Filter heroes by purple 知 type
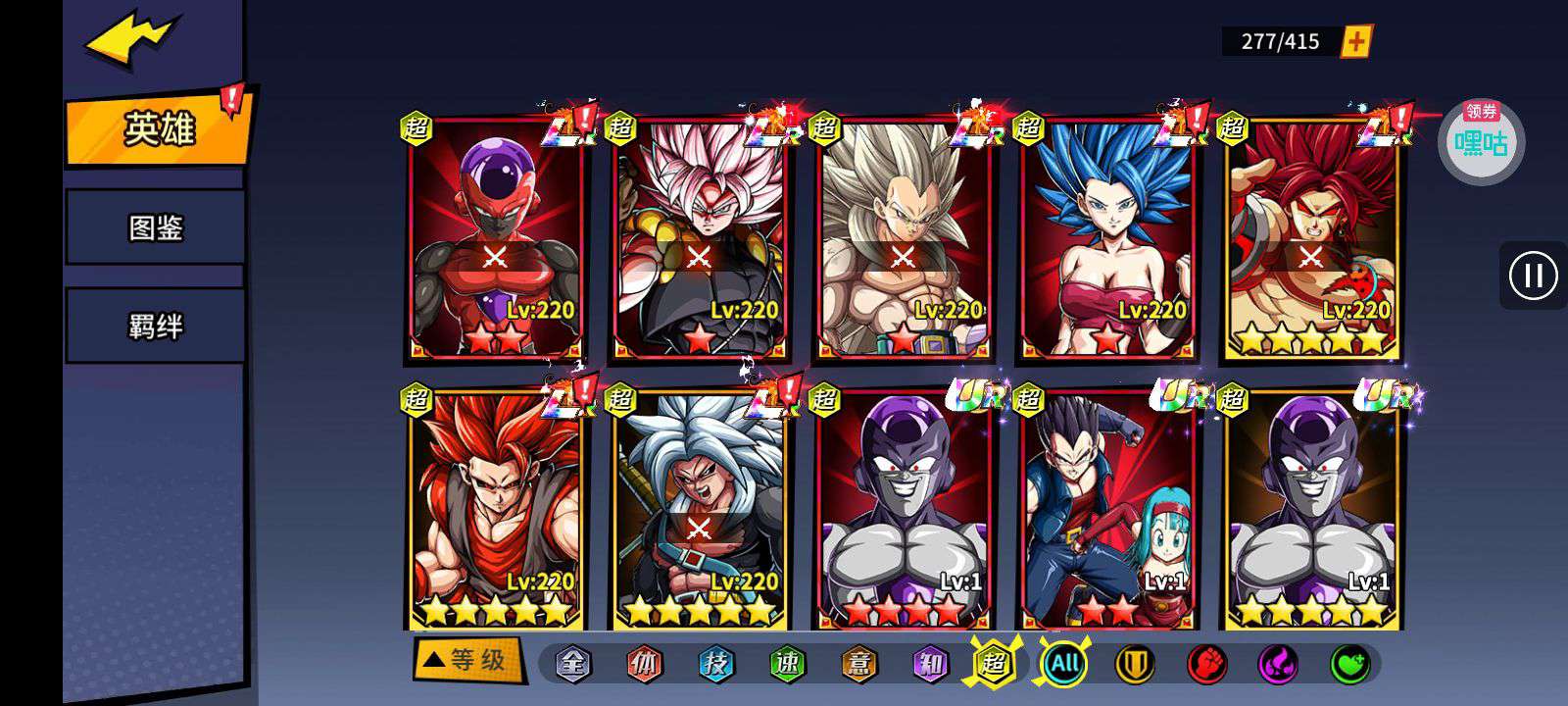The height and width of the screenshot is (706, 1568). (x=930, y=664)
